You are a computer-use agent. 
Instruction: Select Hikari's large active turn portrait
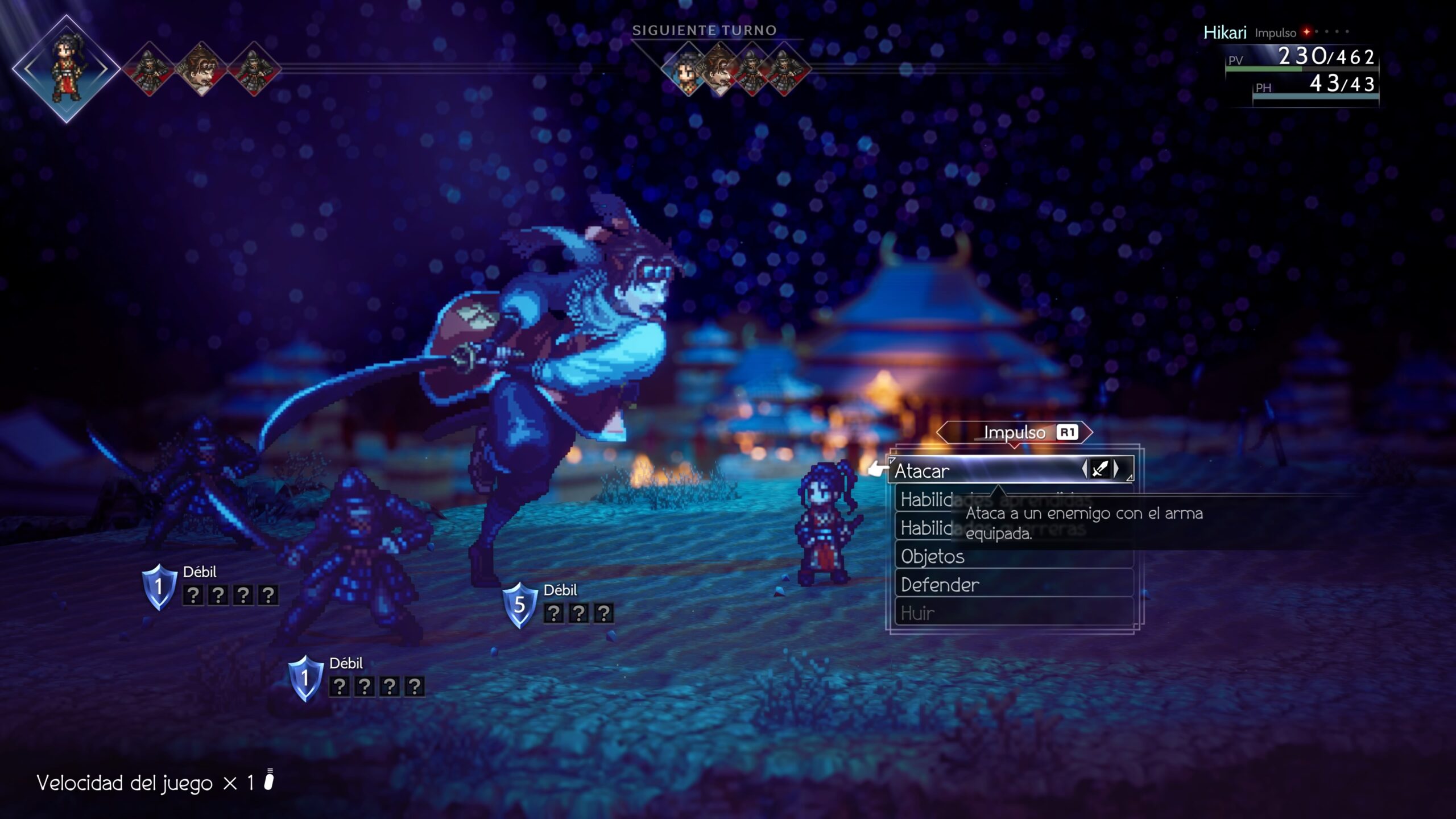tap(67, 69)
